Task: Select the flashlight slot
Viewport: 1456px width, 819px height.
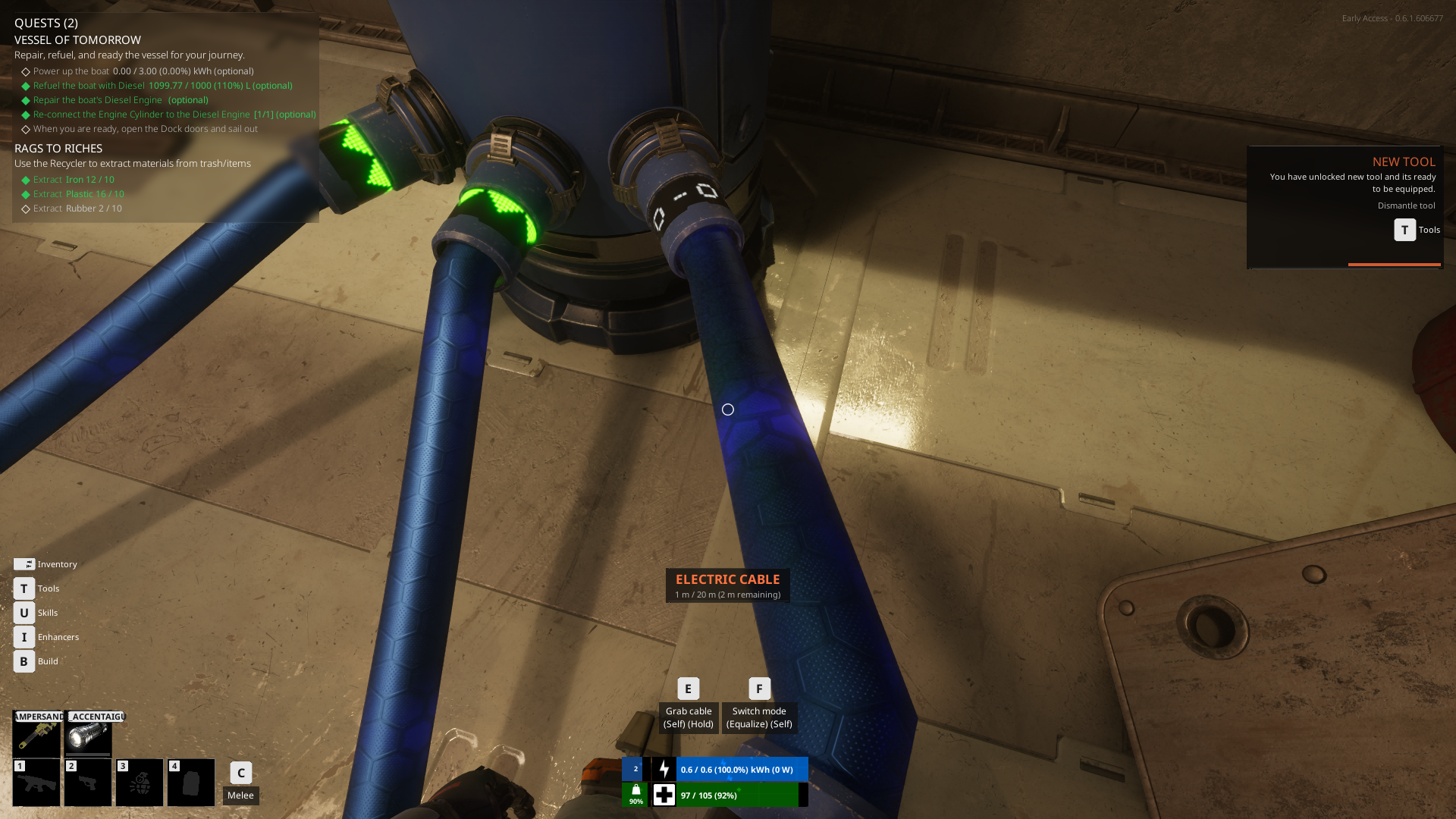Action: click(88, 734)
